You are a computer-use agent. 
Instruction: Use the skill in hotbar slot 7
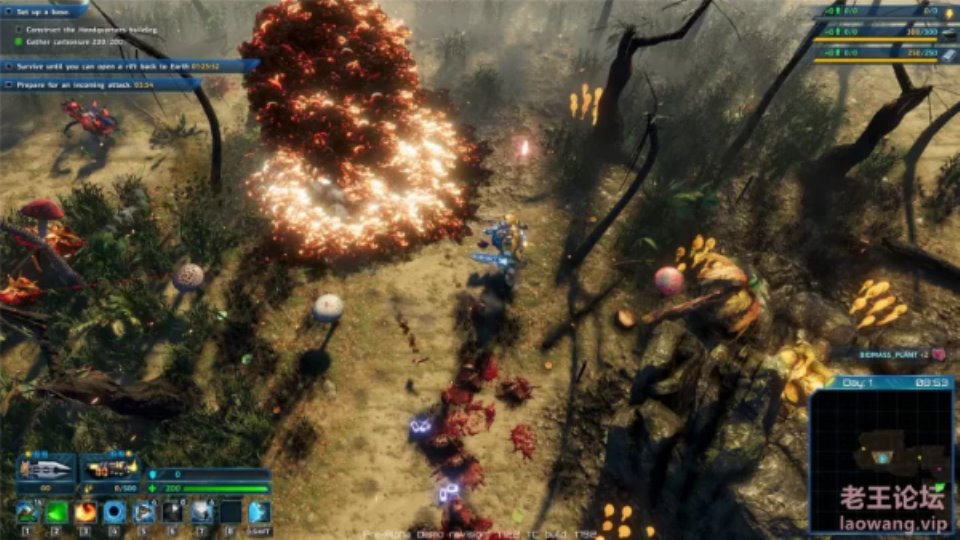pos(202,511)
